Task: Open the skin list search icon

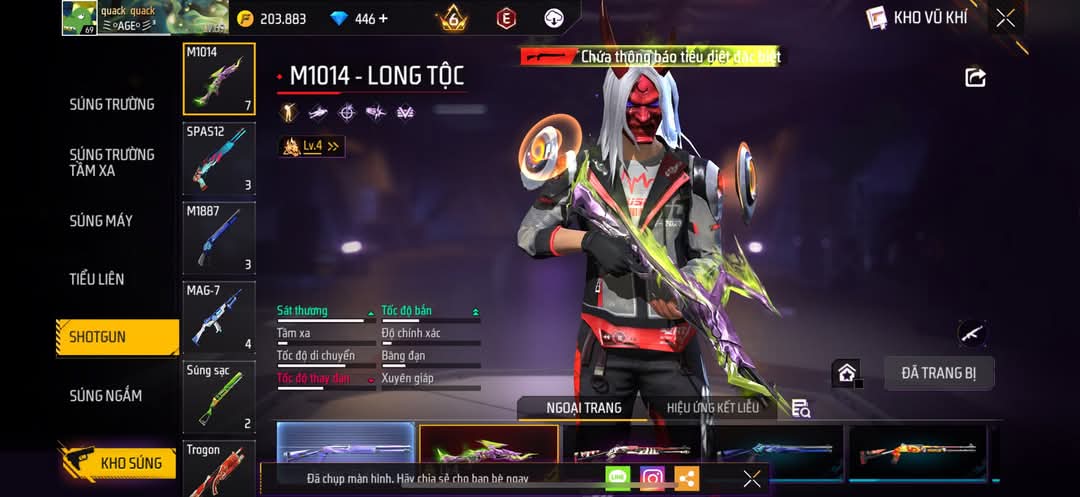Action: click(800, 408)
